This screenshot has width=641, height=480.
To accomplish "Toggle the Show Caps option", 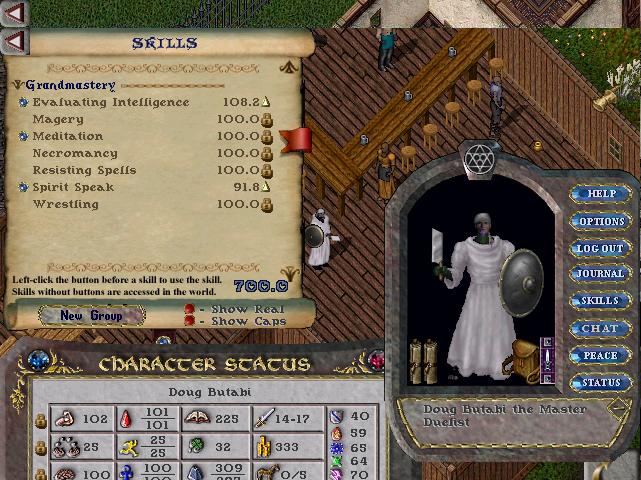I will pyautogui.click(x=189, y=322).
